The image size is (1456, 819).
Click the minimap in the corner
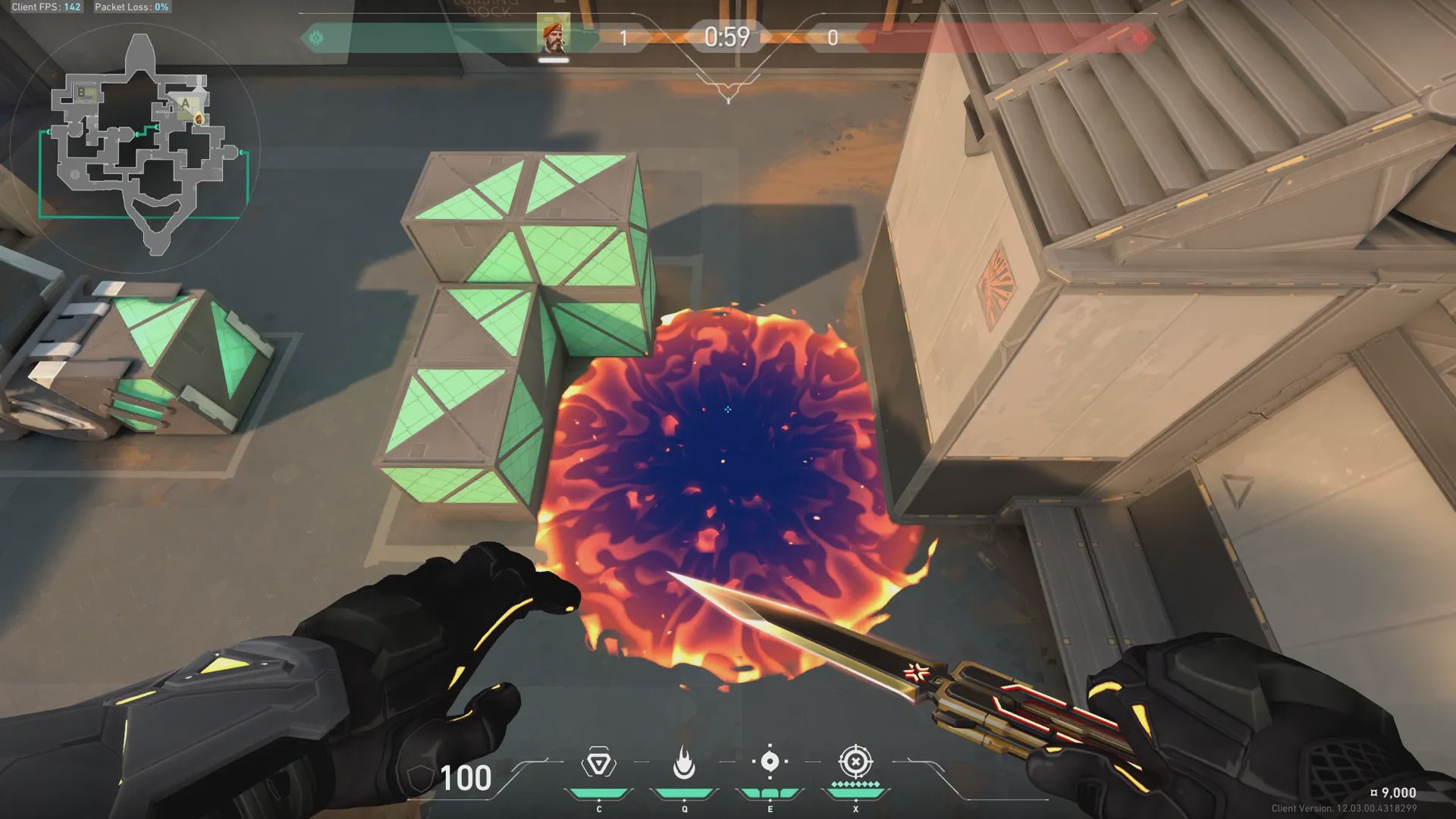tap(136, 148)
